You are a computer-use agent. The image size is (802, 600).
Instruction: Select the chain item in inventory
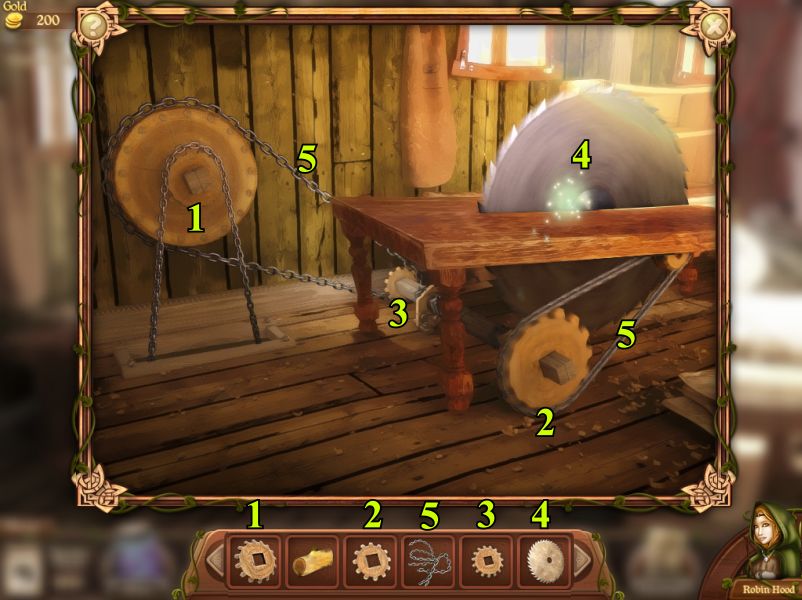point(428,561)
